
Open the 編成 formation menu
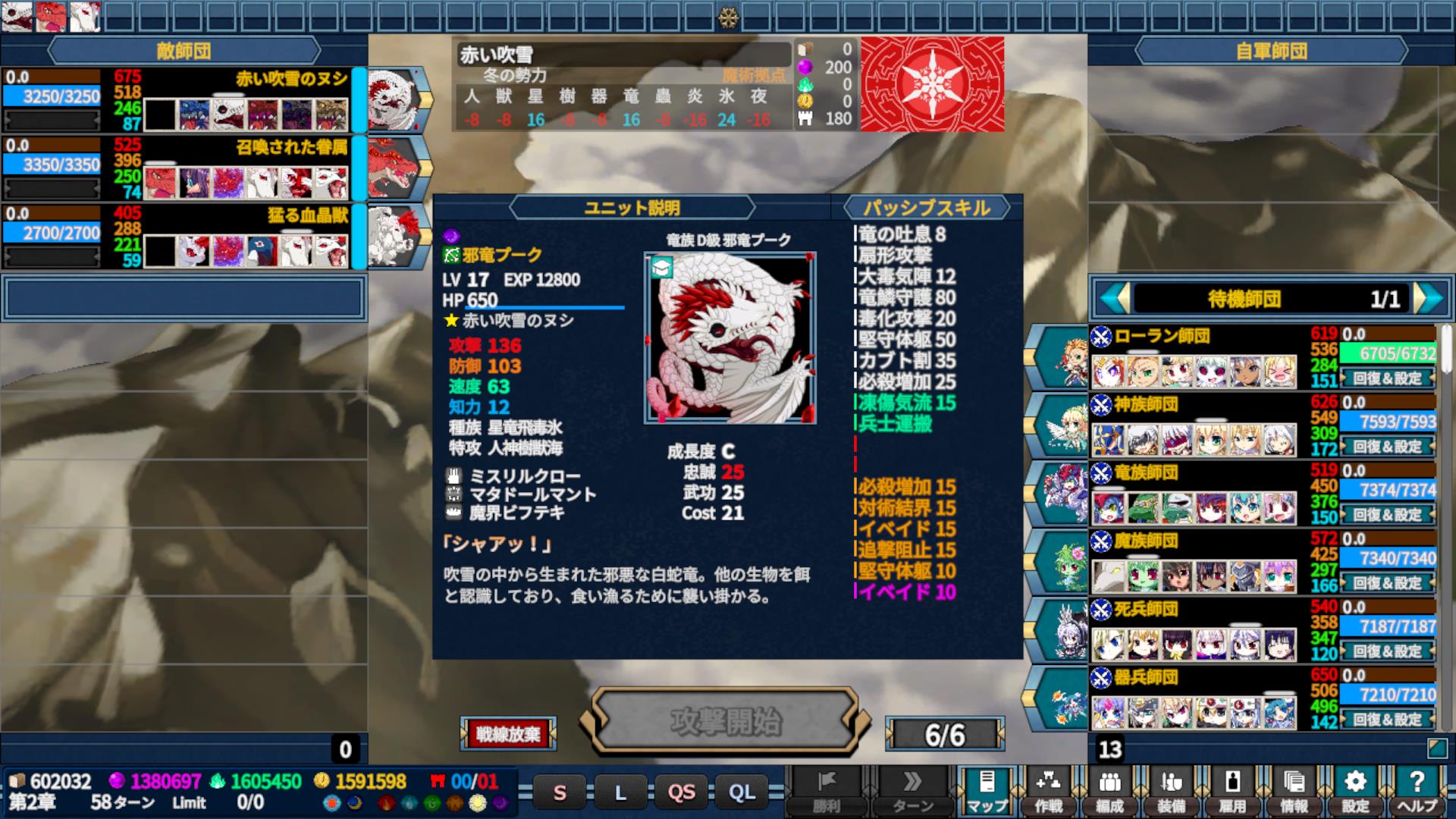(1109, 791)
